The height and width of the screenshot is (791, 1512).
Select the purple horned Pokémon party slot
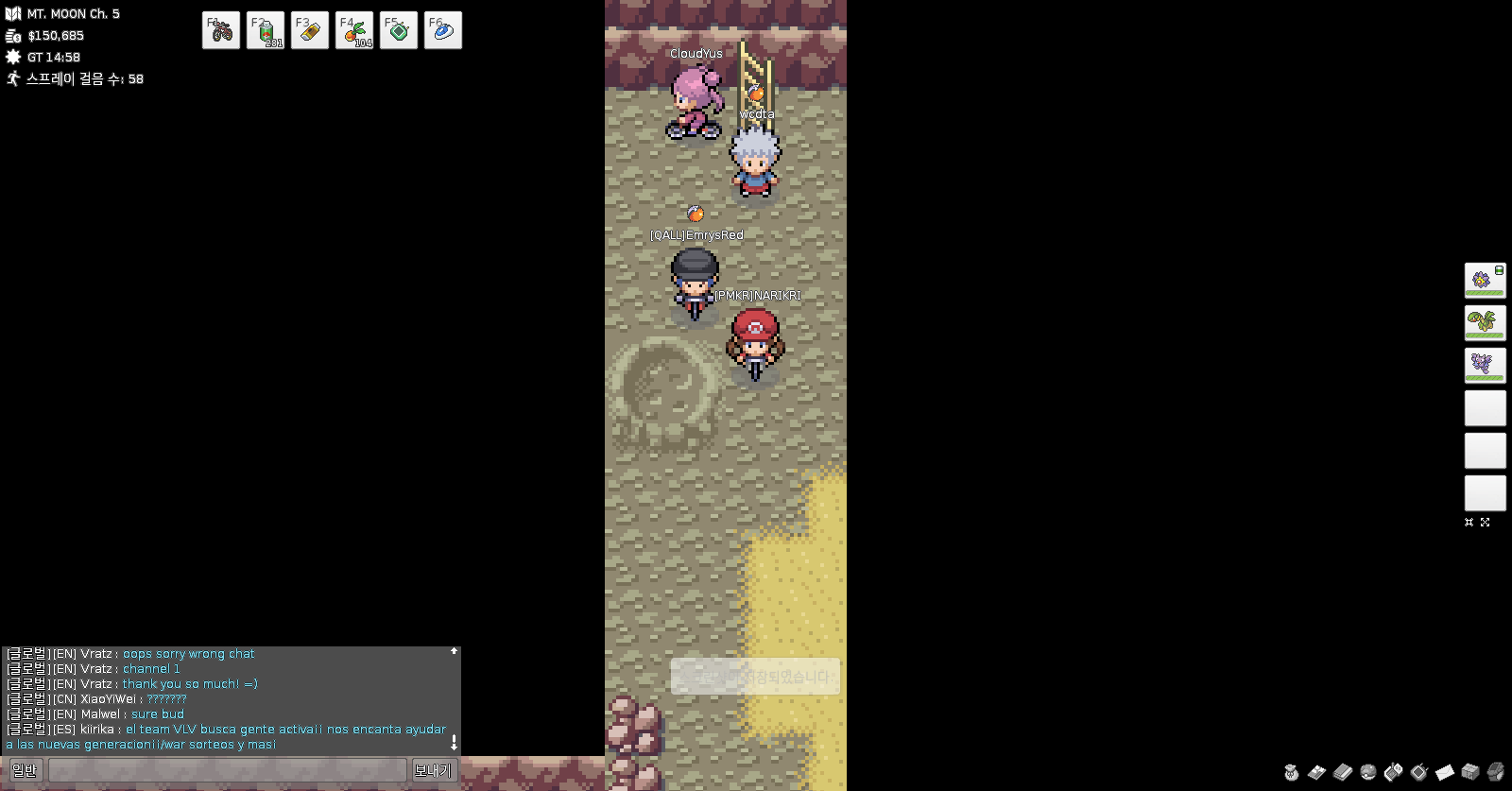coord(1485,365)
